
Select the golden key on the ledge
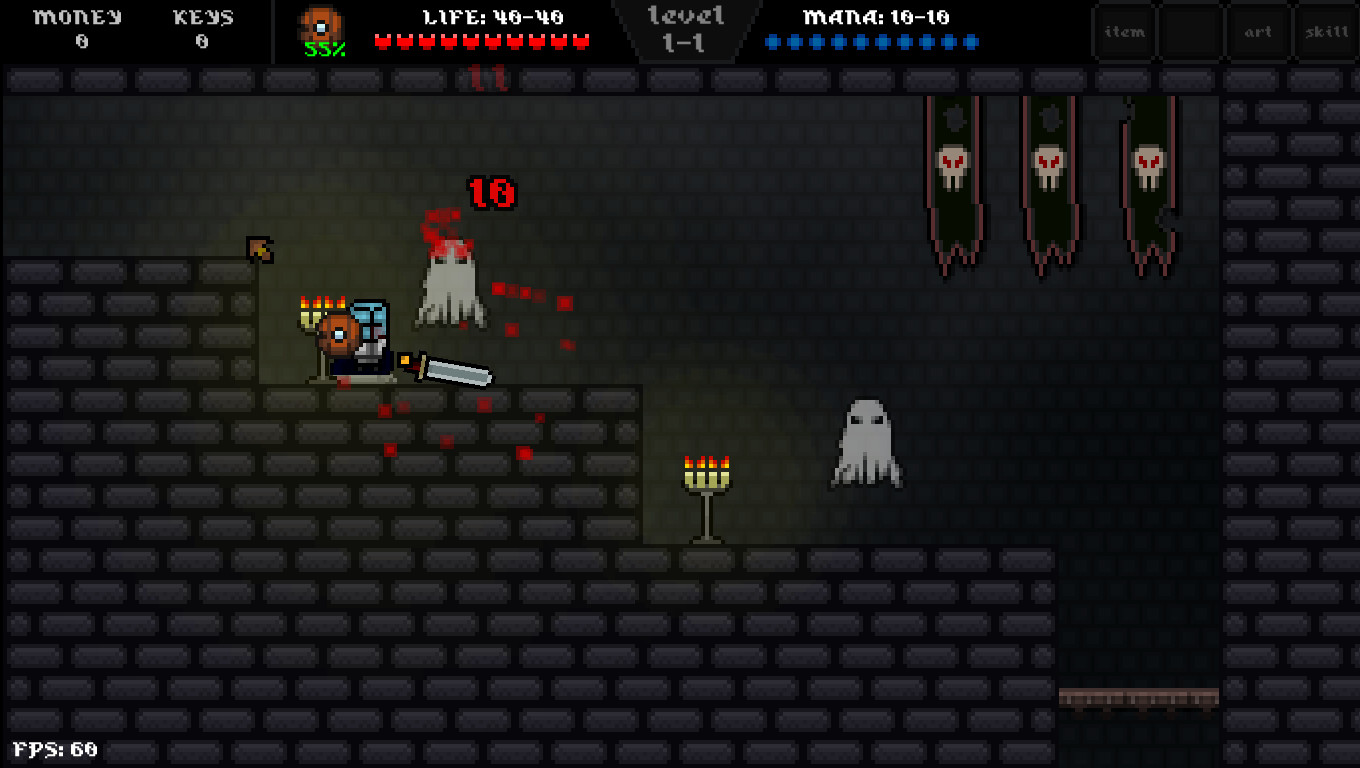click(x=259, y=248)
